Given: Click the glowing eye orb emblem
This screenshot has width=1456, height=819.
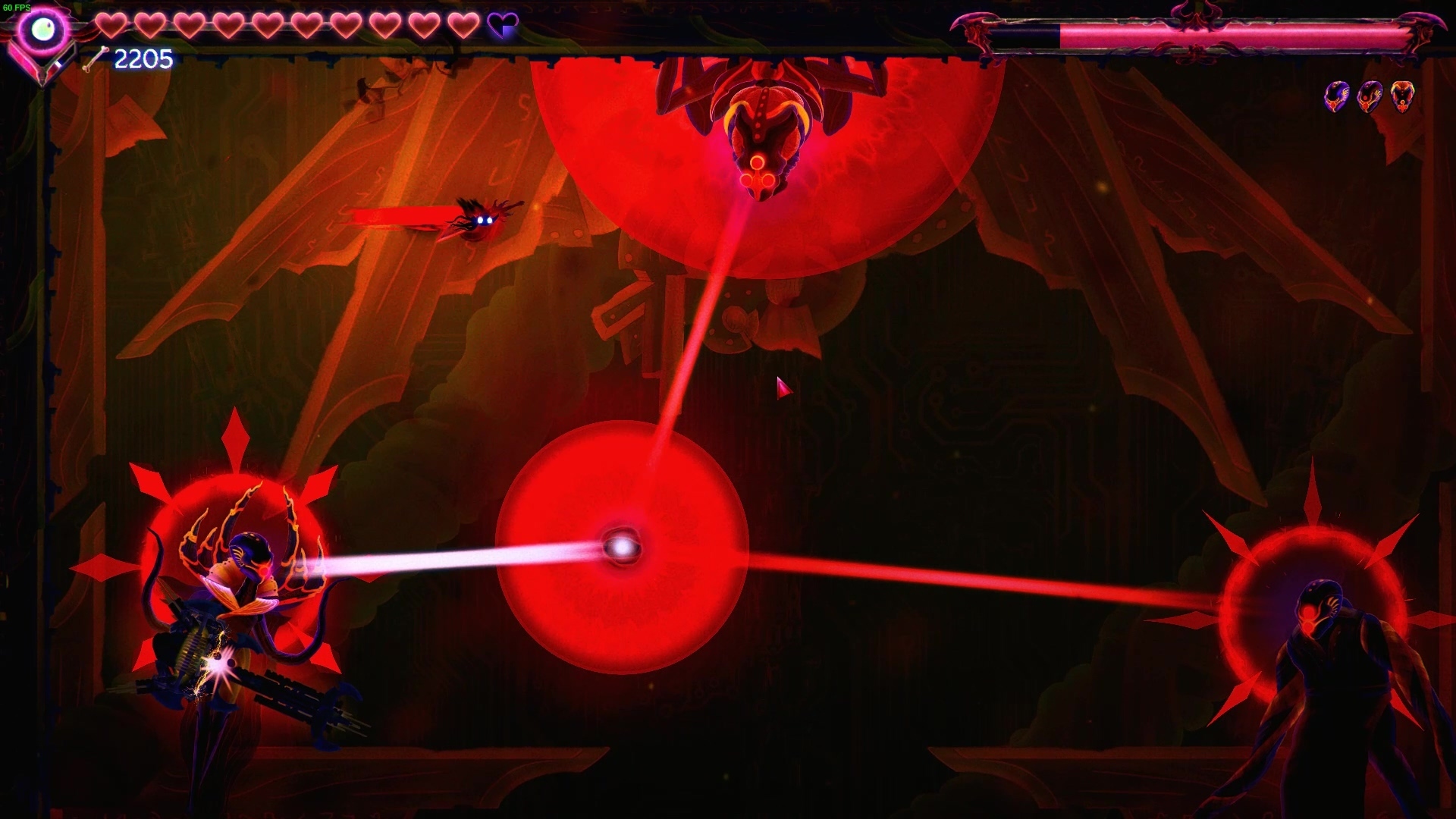Looking at the screenshot, I should [x=42, y=30].
